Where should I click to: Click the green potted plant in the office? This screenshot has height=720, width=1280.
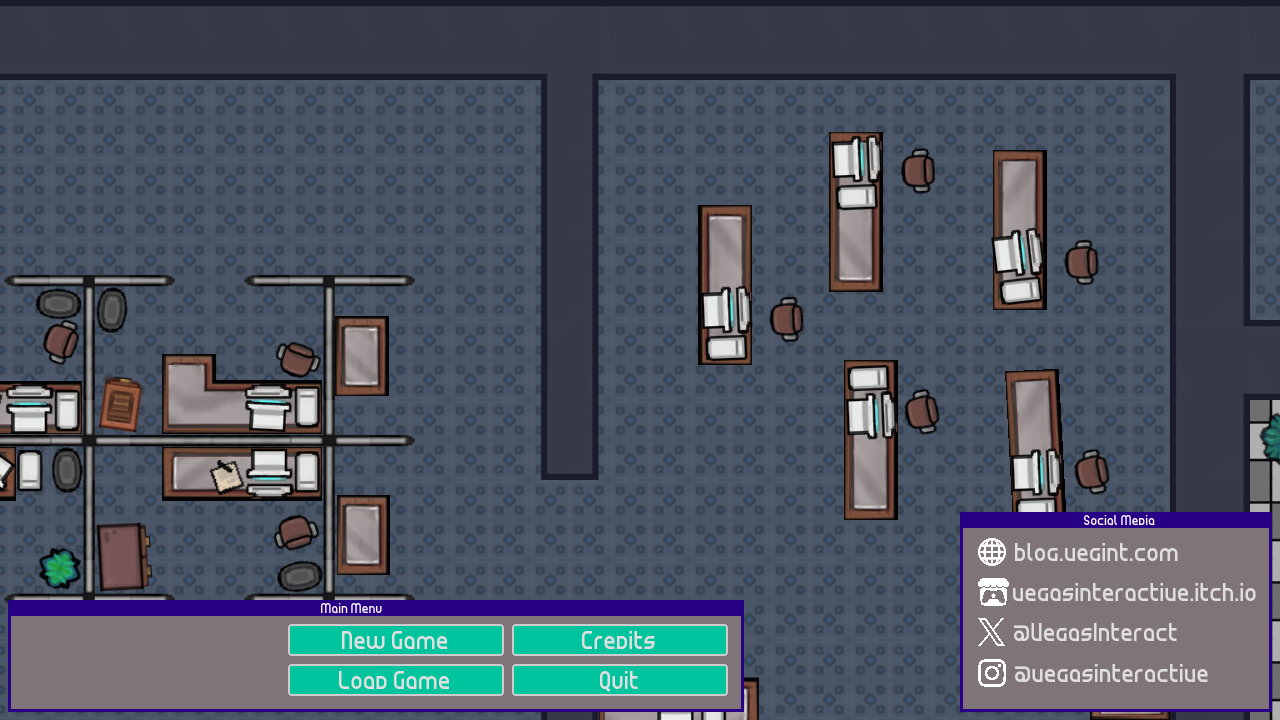click(x=59, y=568)
